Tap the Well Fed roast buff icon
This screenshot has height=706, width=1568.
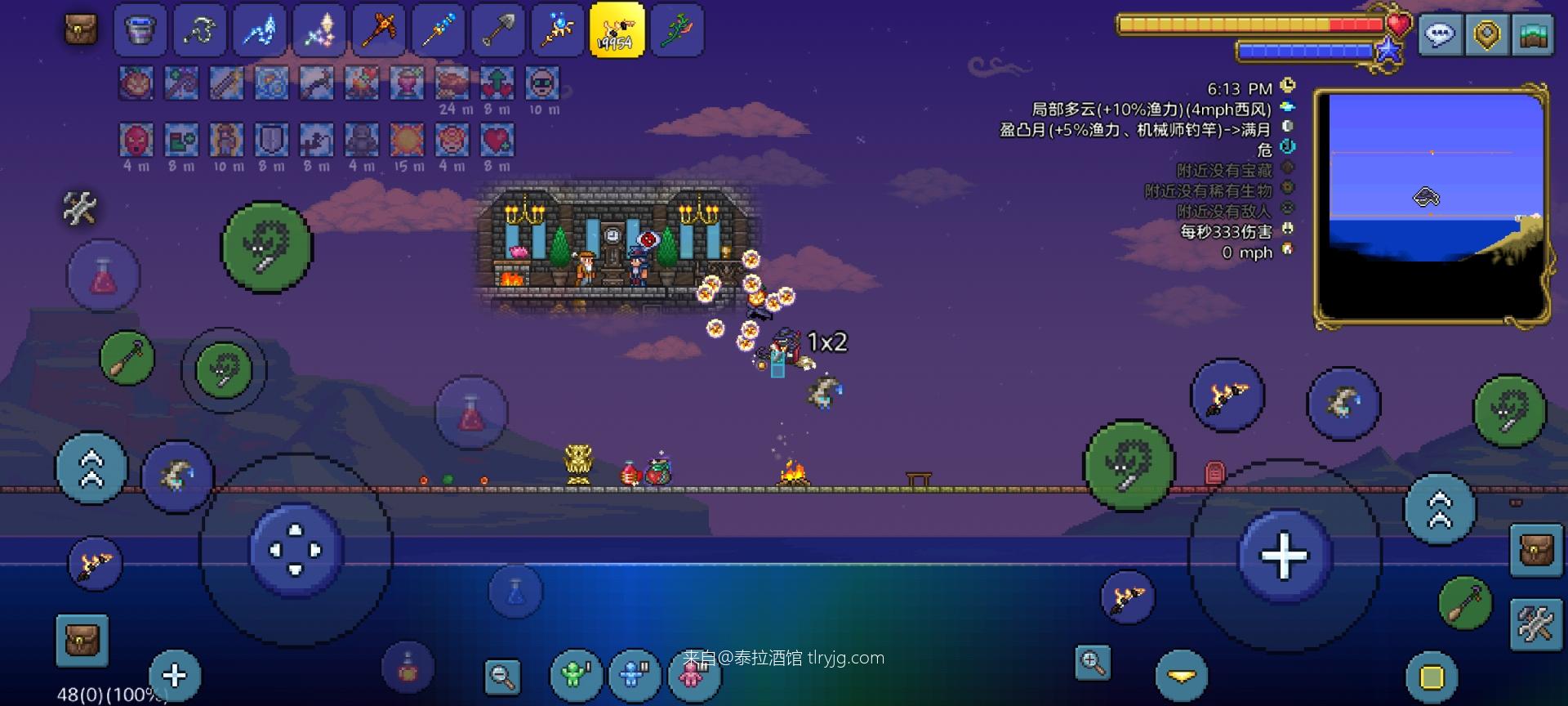coord(452,83)
